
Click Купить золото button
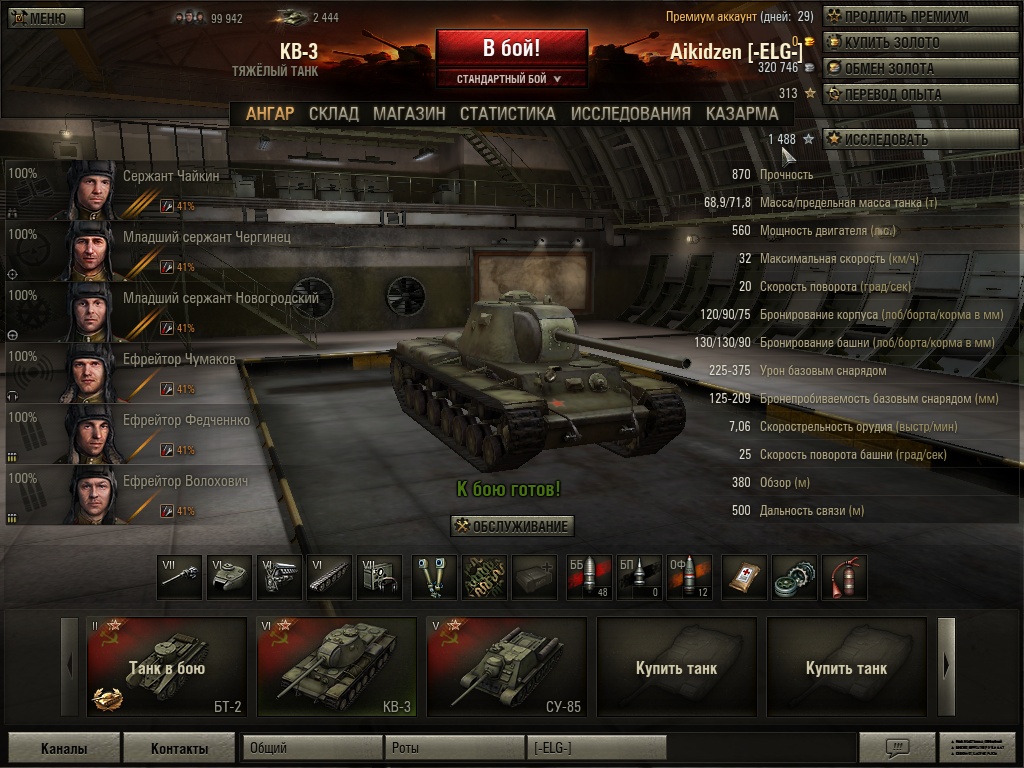(x=906, y=43)
